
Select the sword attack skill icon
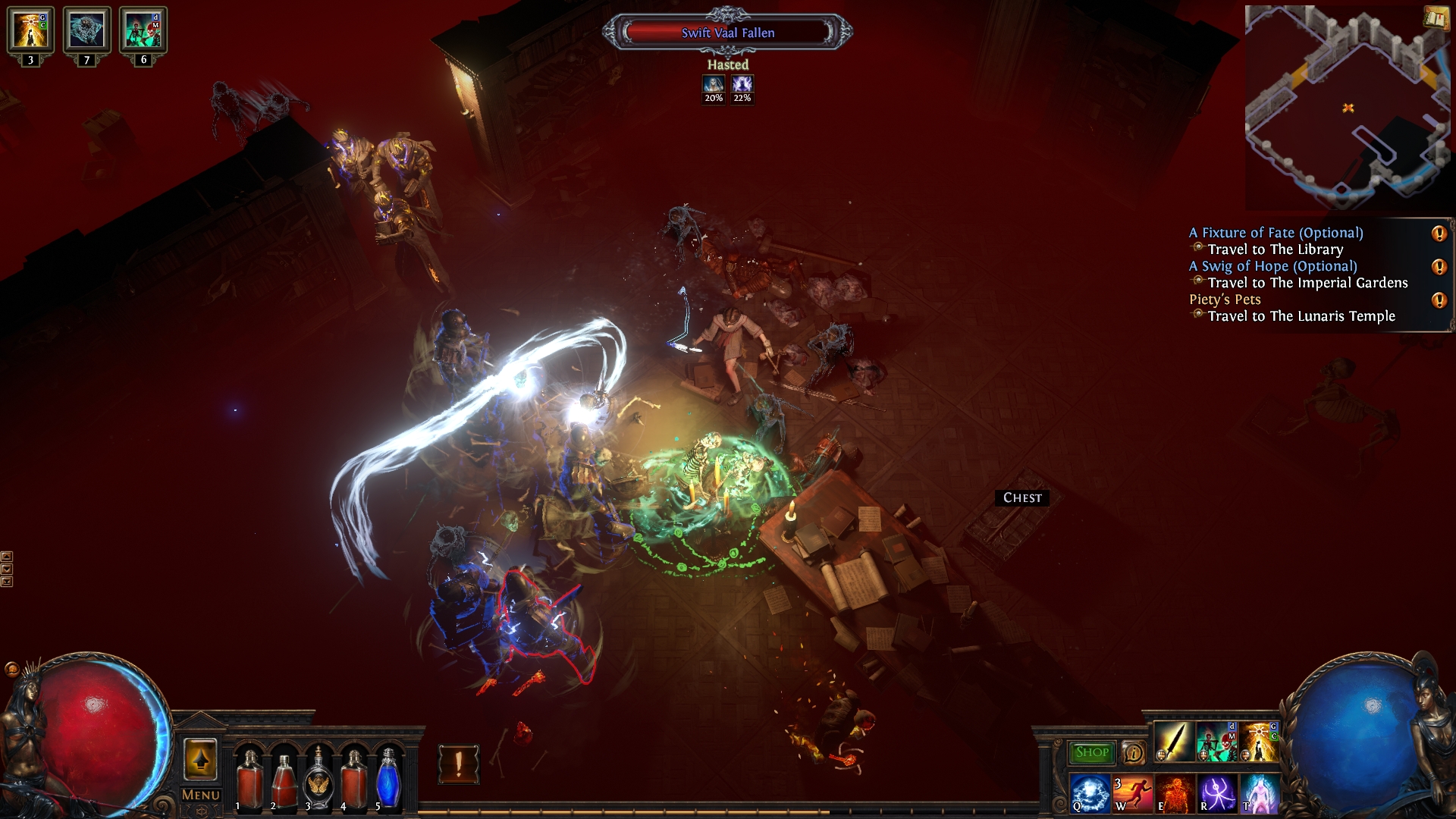[x=1173, y=742]
